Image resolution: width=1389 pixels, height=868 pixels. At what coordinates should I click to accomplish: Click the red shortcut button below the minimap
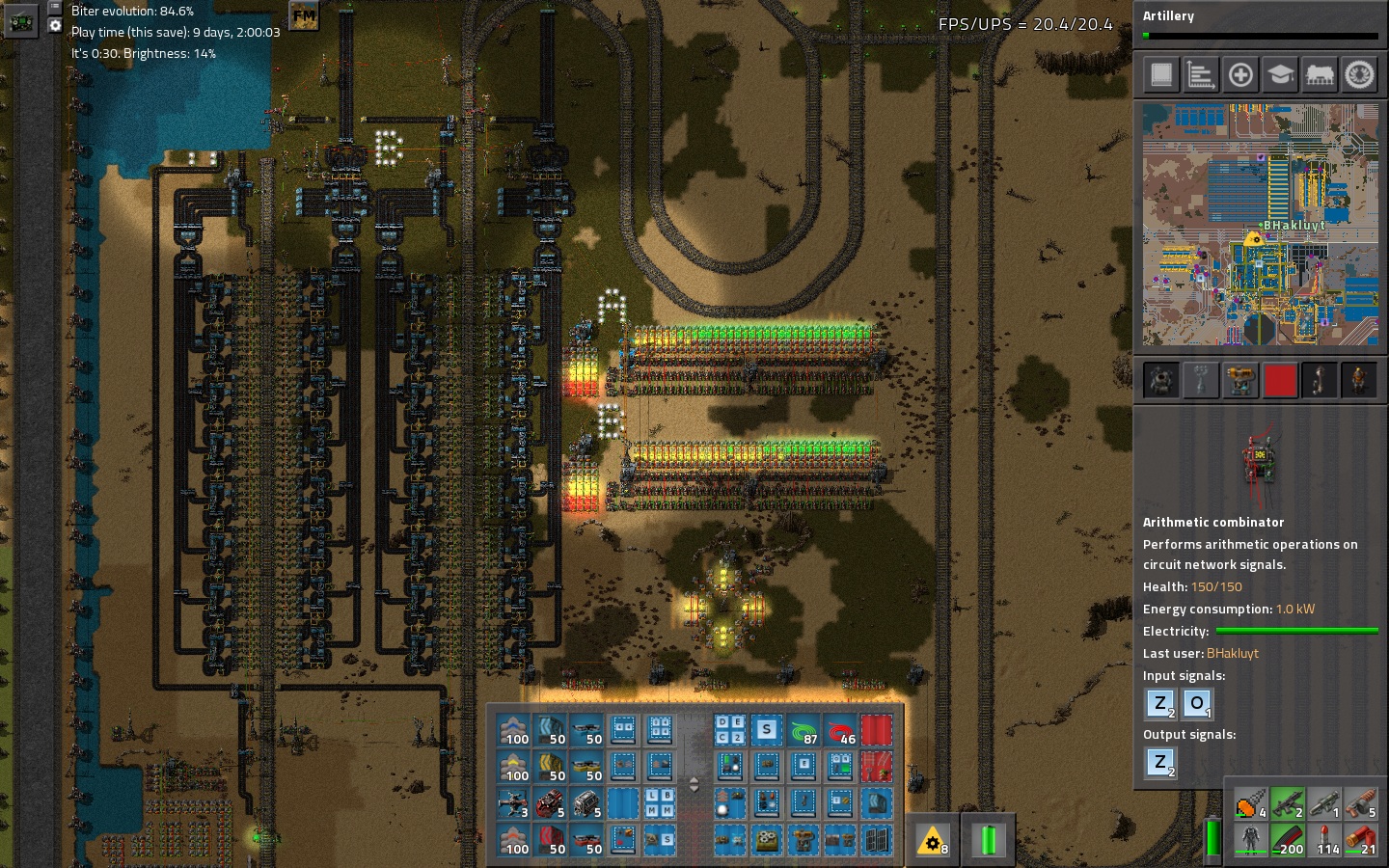pyautogui.click(x=1280, y=380)
